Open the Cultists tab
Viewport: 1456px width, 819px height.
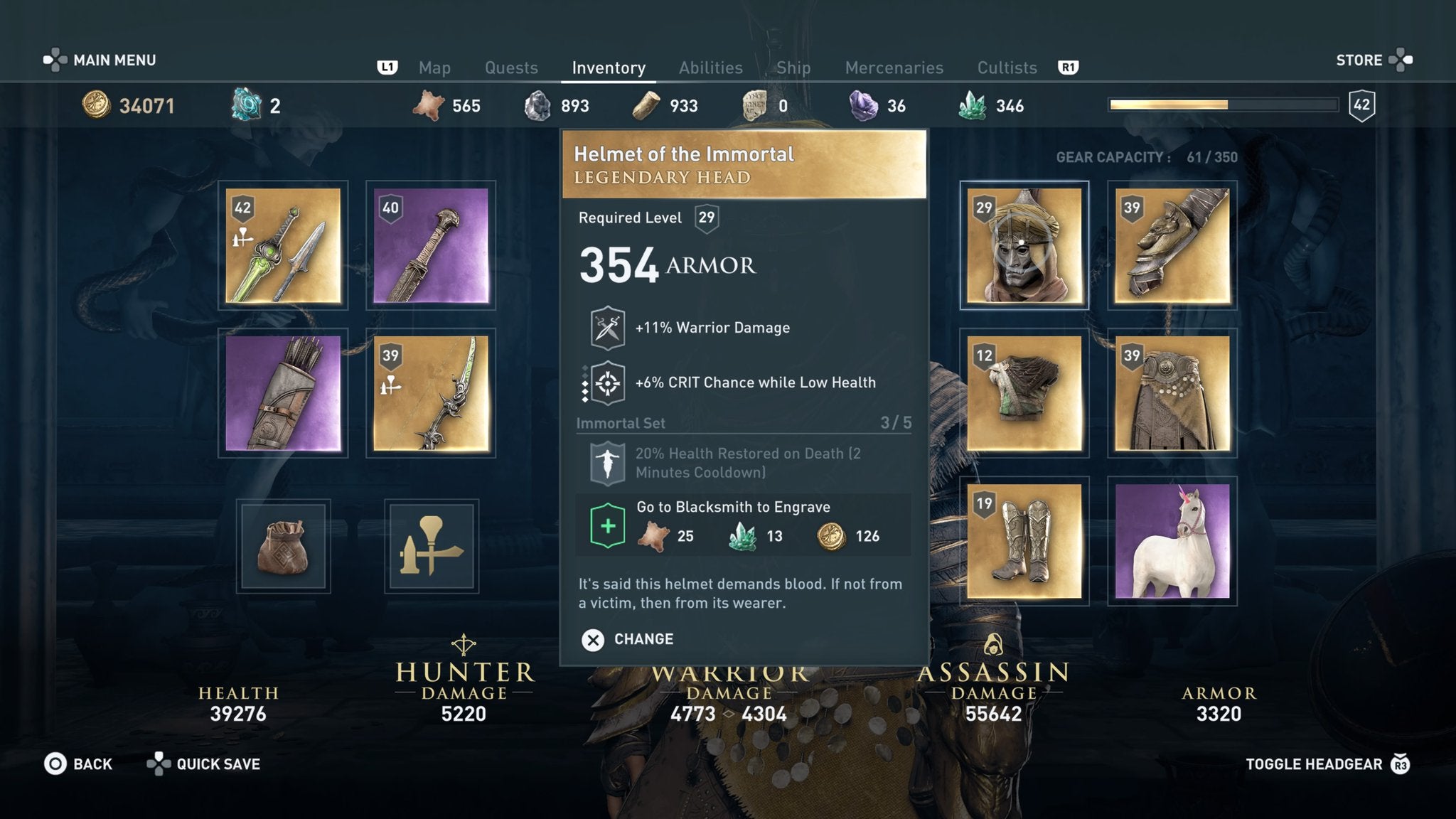pos(1007,68)
